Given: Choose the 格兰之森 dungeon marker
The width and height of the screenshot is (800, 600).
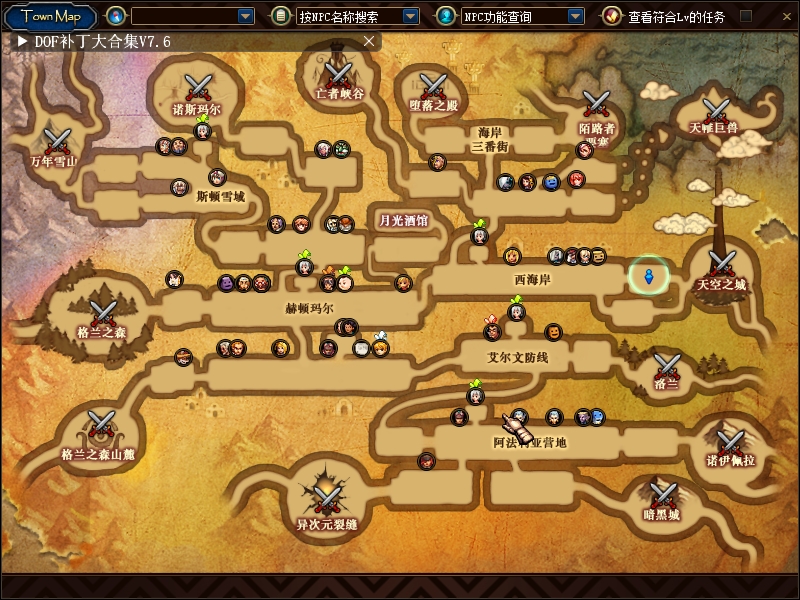Looking at the screenshot, I should point(102,313).
